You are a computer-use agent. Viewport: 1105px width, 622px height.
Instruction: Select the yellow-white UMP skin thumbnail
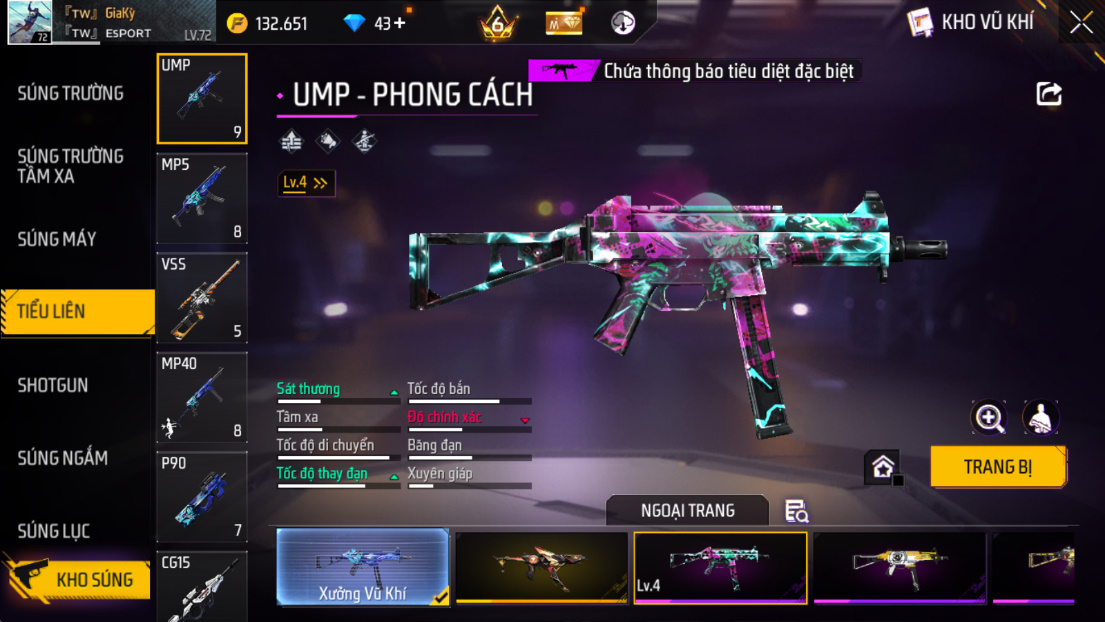click(x=899, y=567)
